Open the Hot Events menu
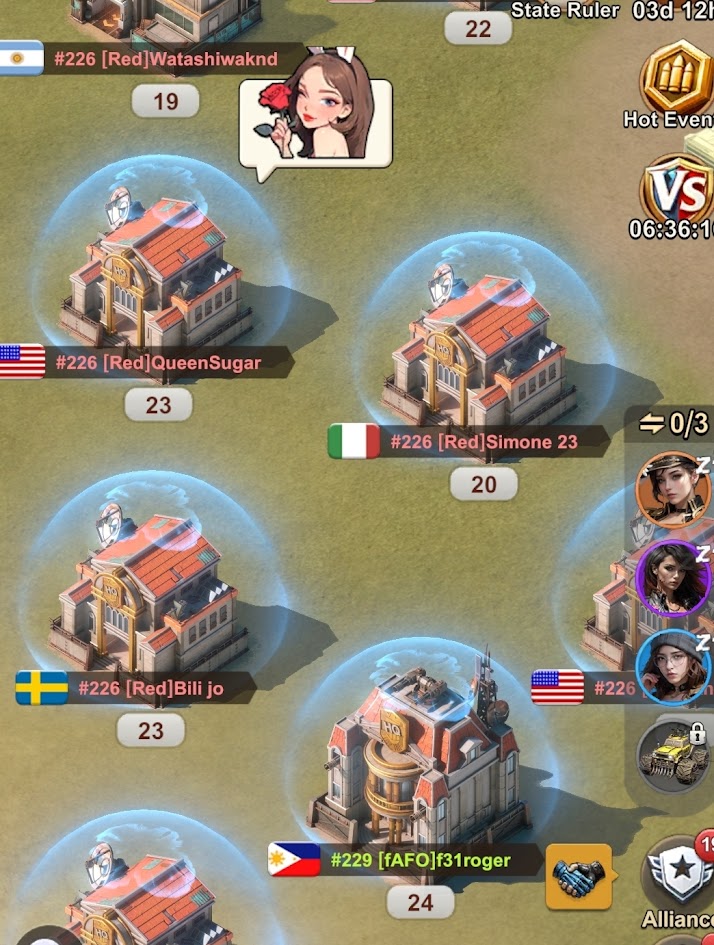 click(x=677, y=85)
